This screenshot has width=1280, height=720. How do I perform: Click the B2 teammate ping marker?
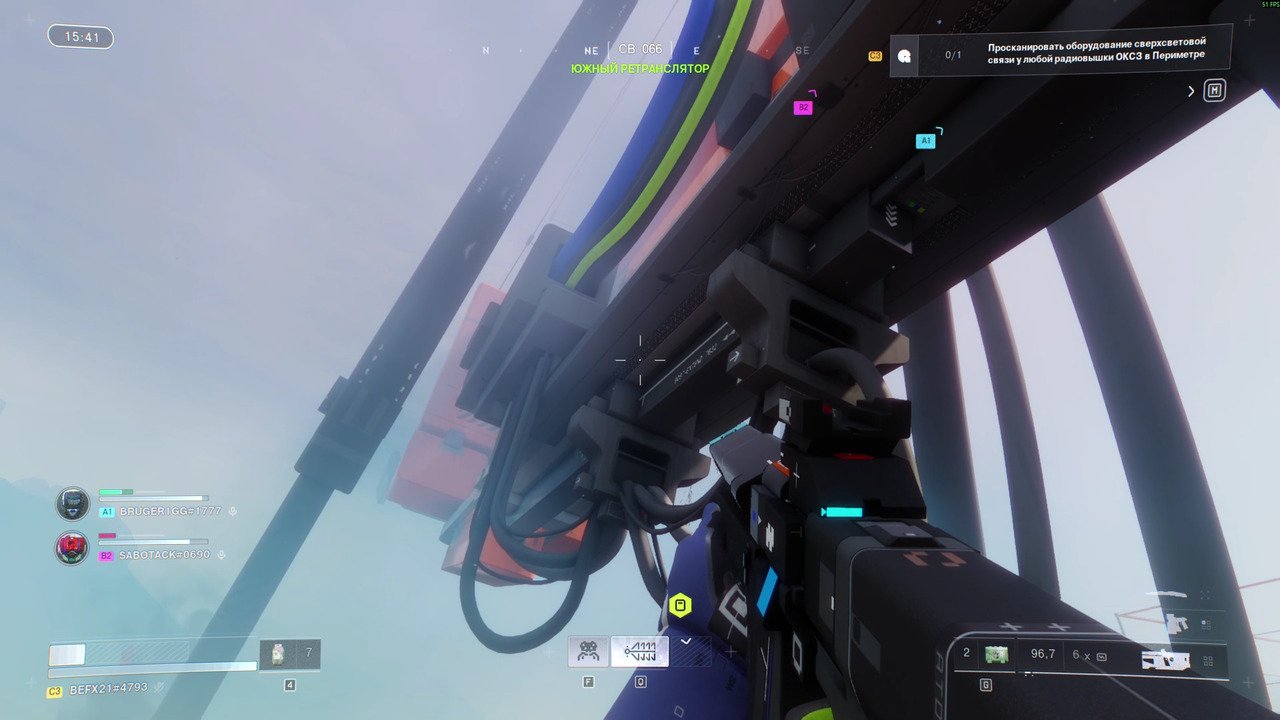coord(802,107)
